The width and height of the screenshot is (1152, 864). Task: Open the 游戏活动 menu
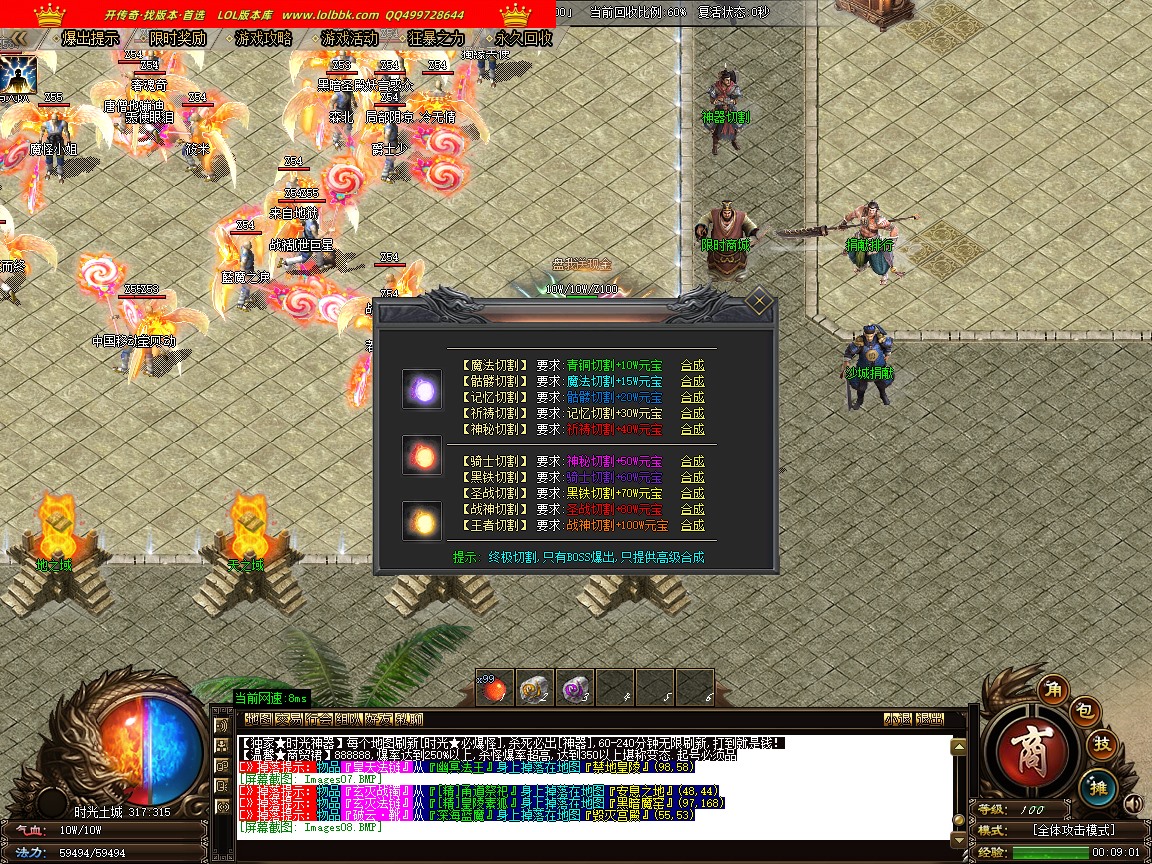(x=350, y=39)
